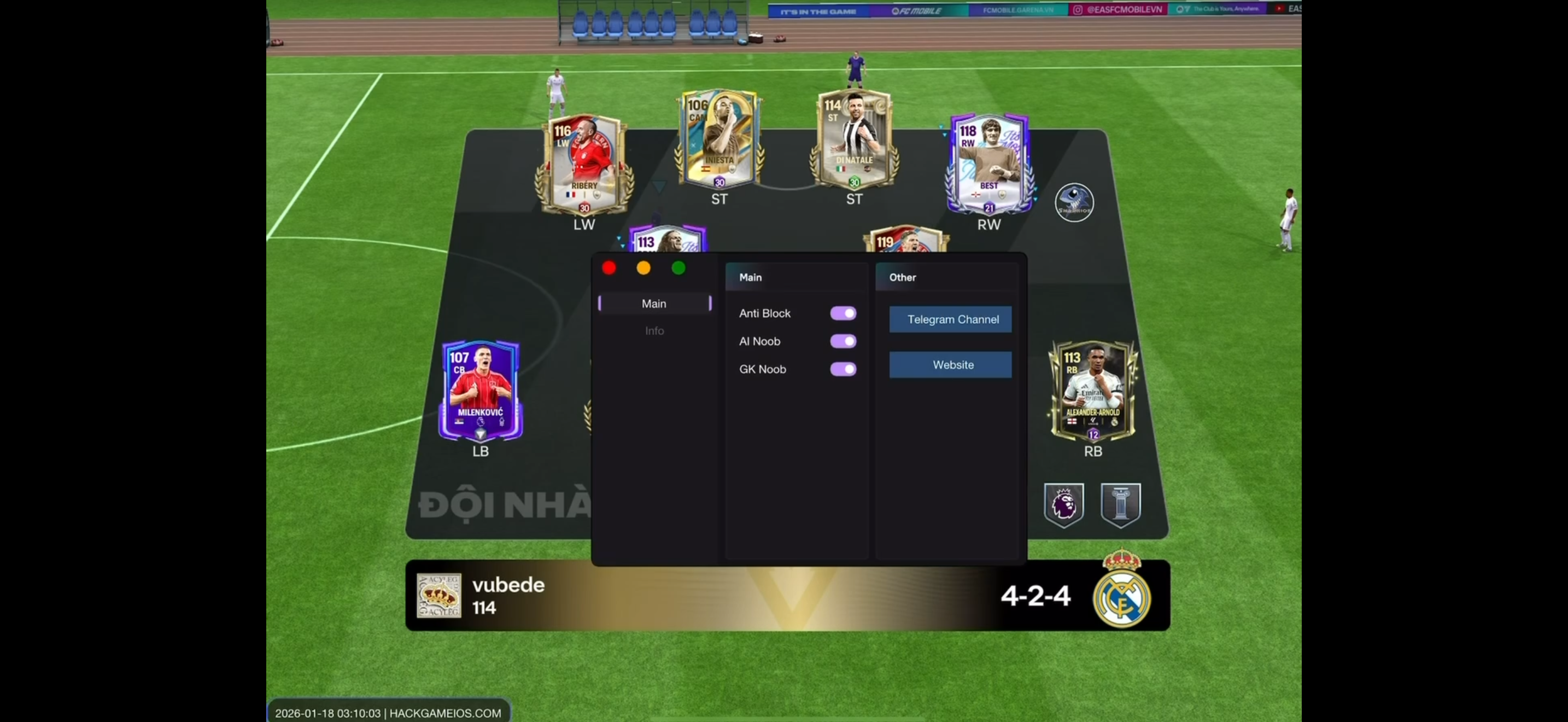Switch to the Info tab

654,330
